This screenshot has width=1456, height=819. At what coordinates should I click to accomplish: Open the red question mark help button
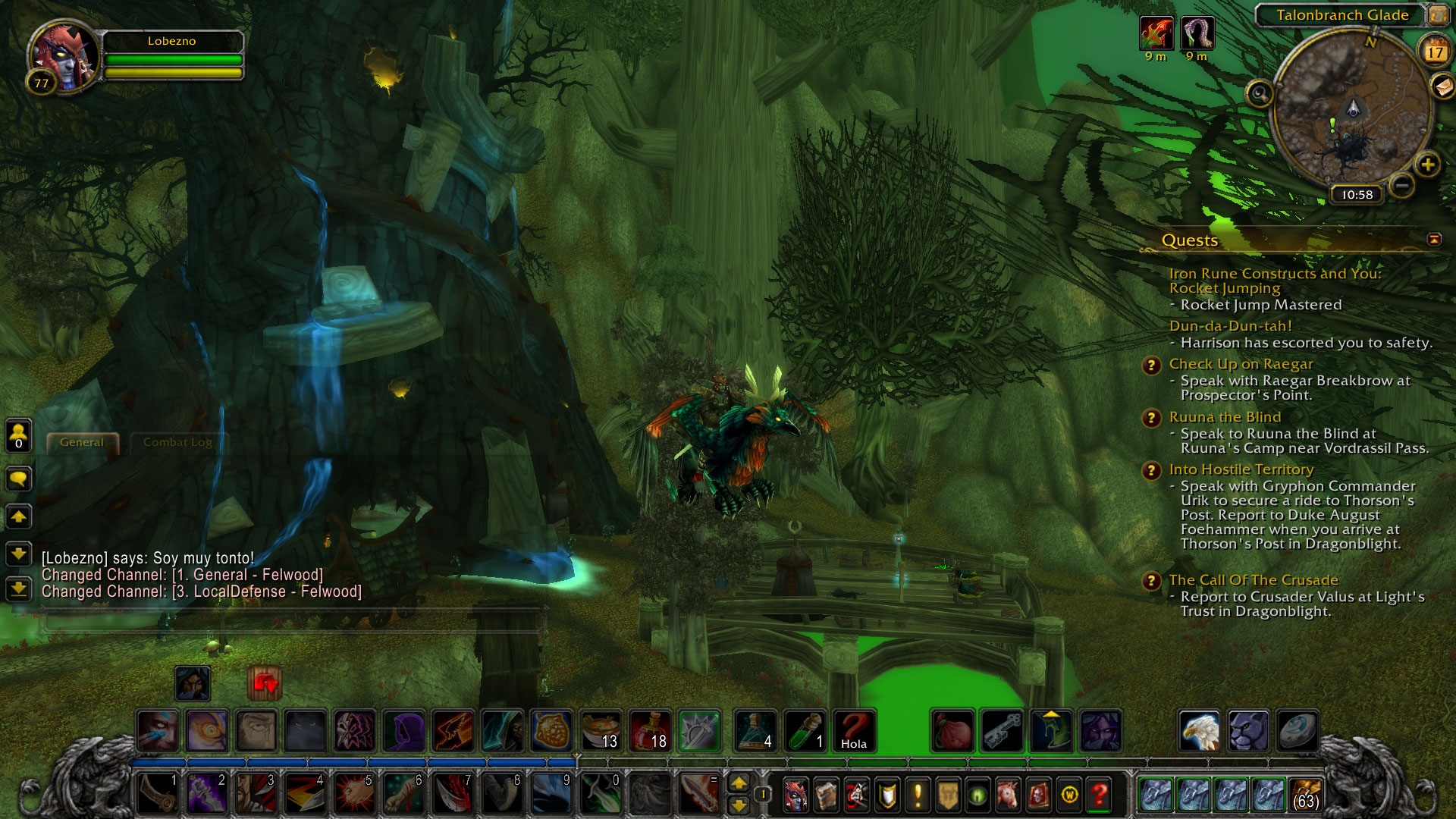coord(1099,795)
